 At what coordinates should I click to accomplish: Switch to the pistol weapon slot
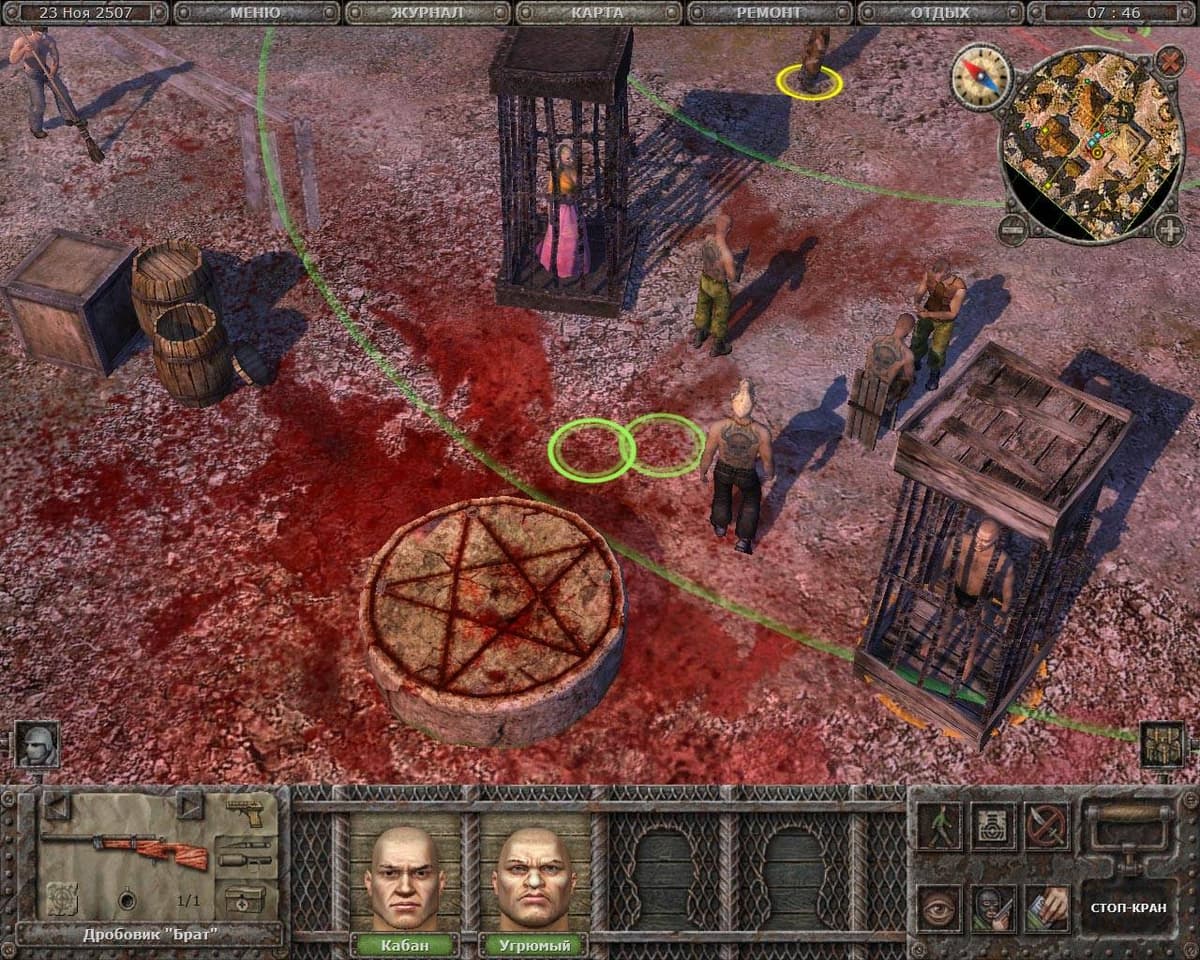tap(244, 812)
